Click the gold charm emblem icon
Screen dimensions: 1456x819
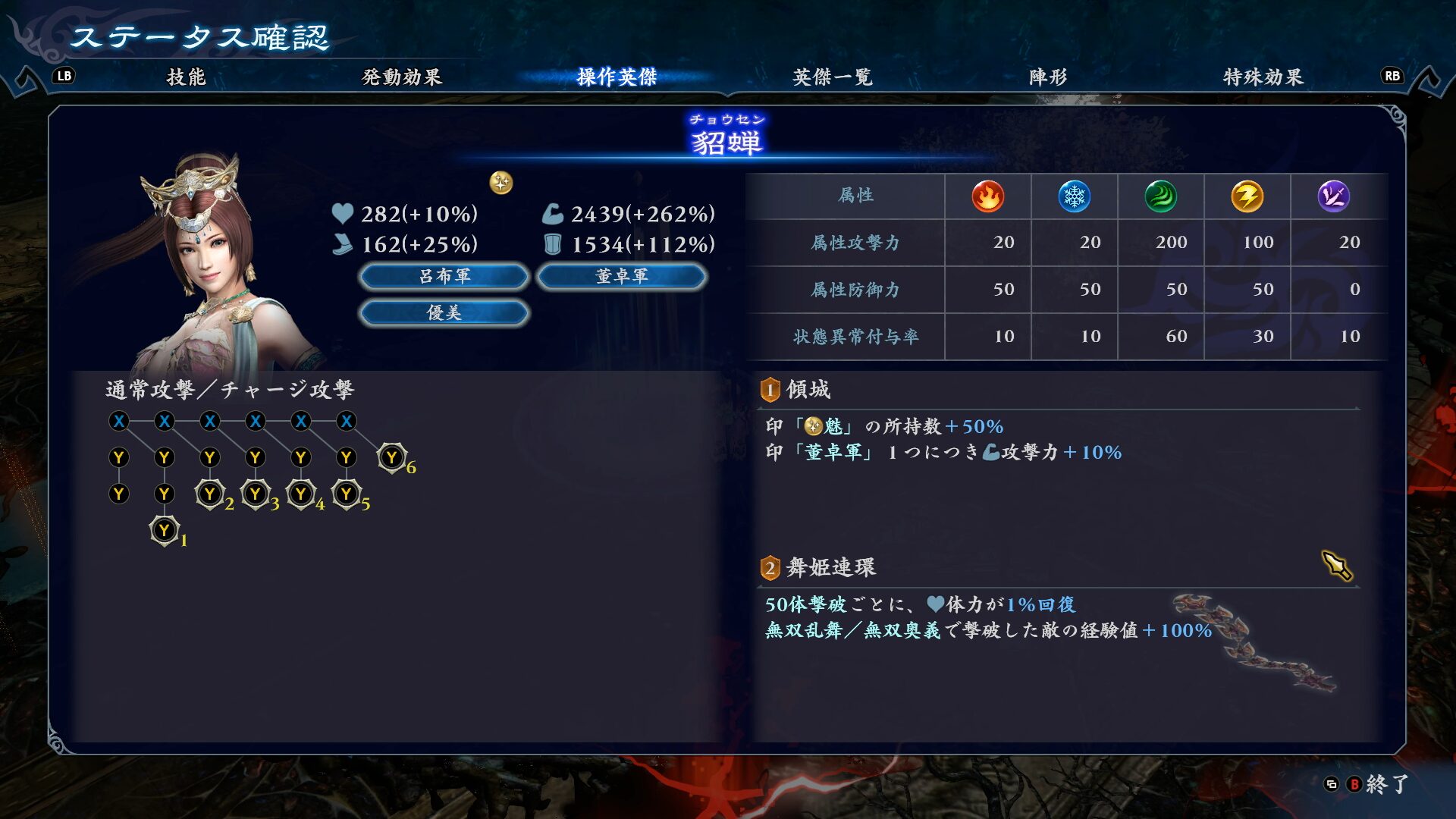coord(501,183)
